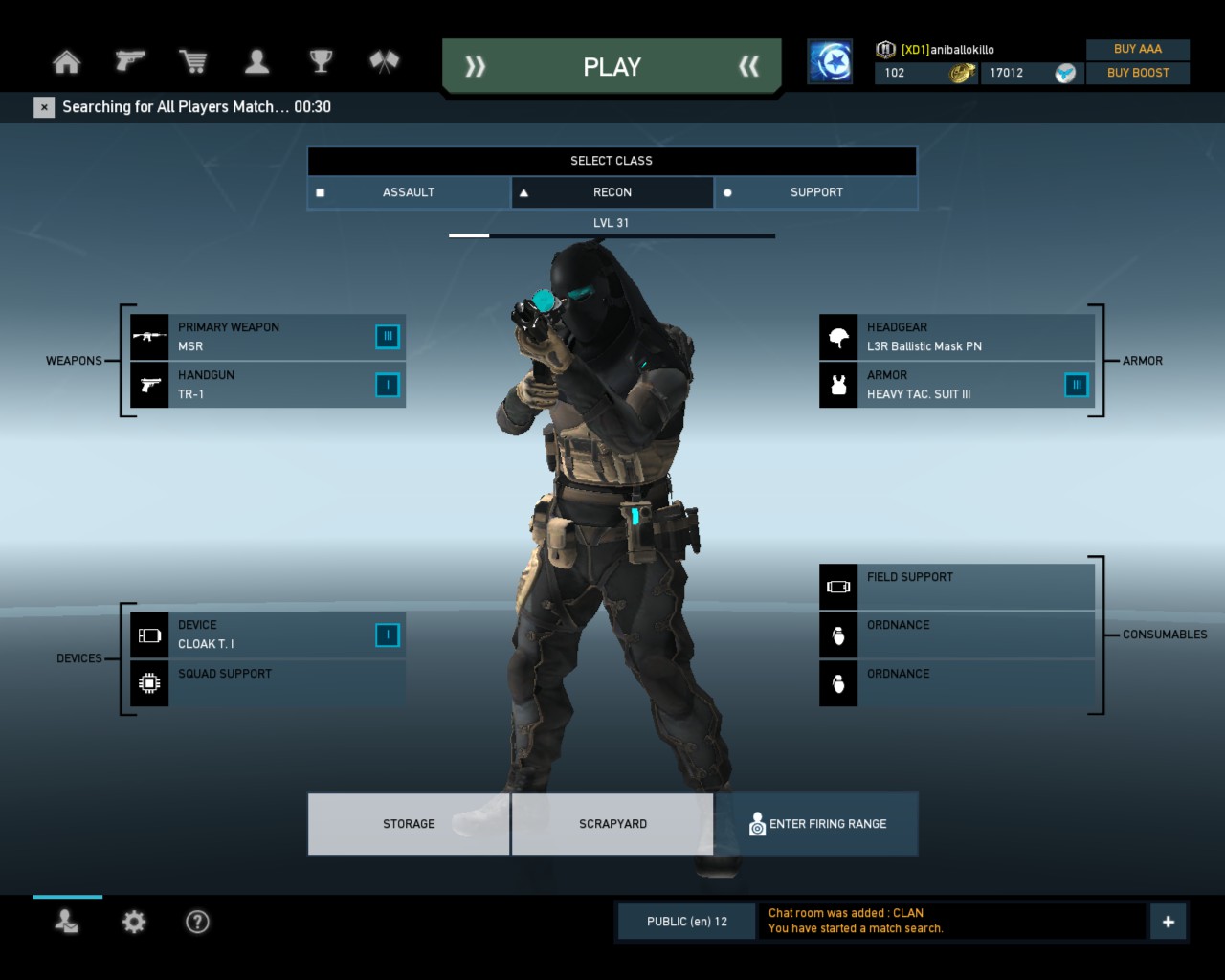Click BUY BOOST in the top right
This screenshot has height=980, width=1225.
pos(1138,73)
